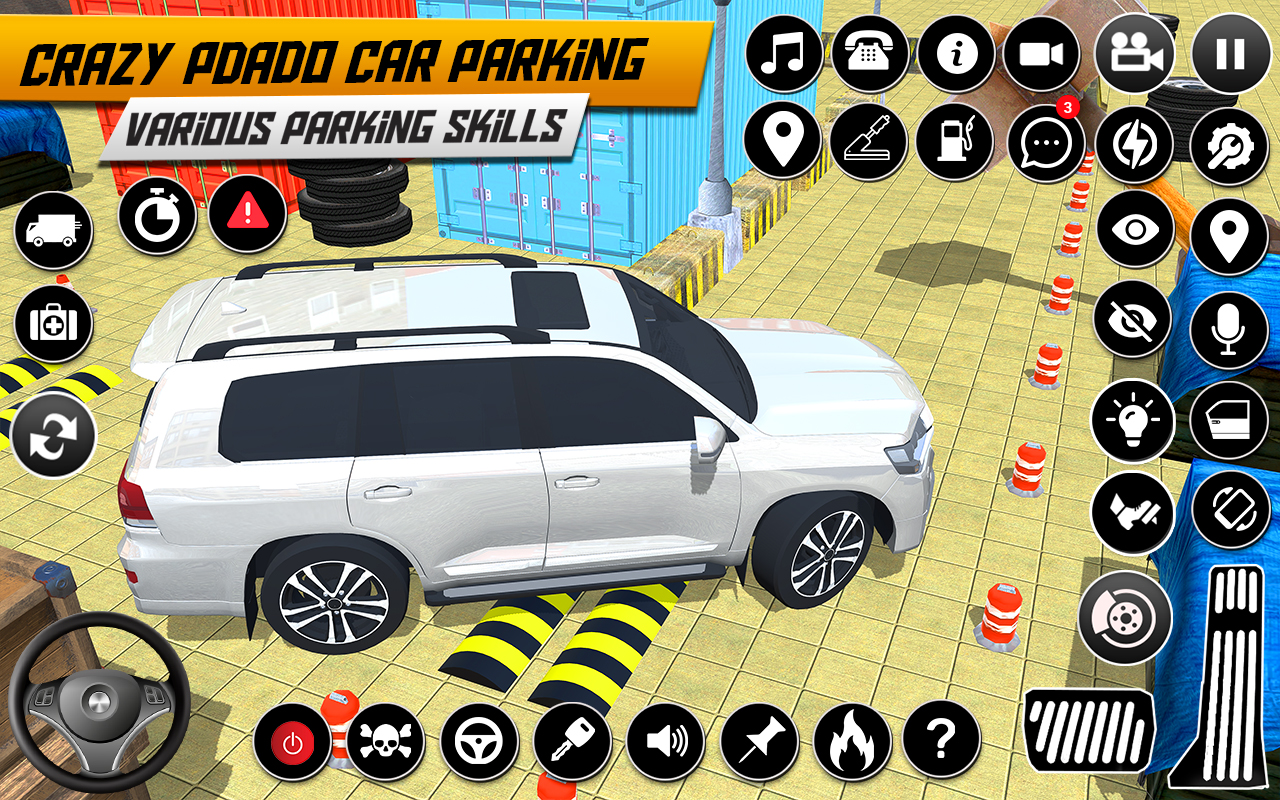Hide the interface with the eye-slash toggle

[1135, 318]
